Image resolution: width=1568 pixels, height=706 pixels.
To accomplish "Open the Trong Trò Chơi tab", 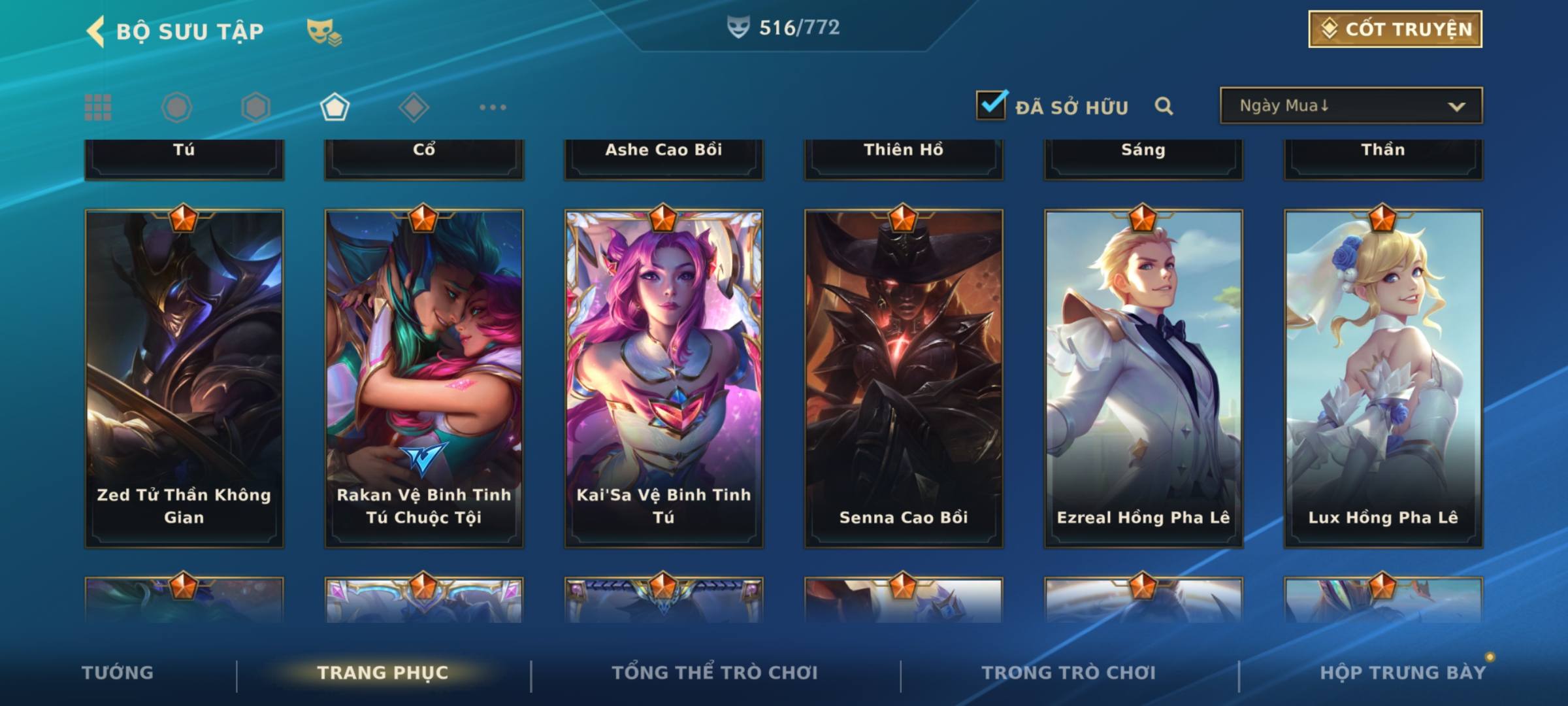I will pyautogui.click(x=1069, y=673).
